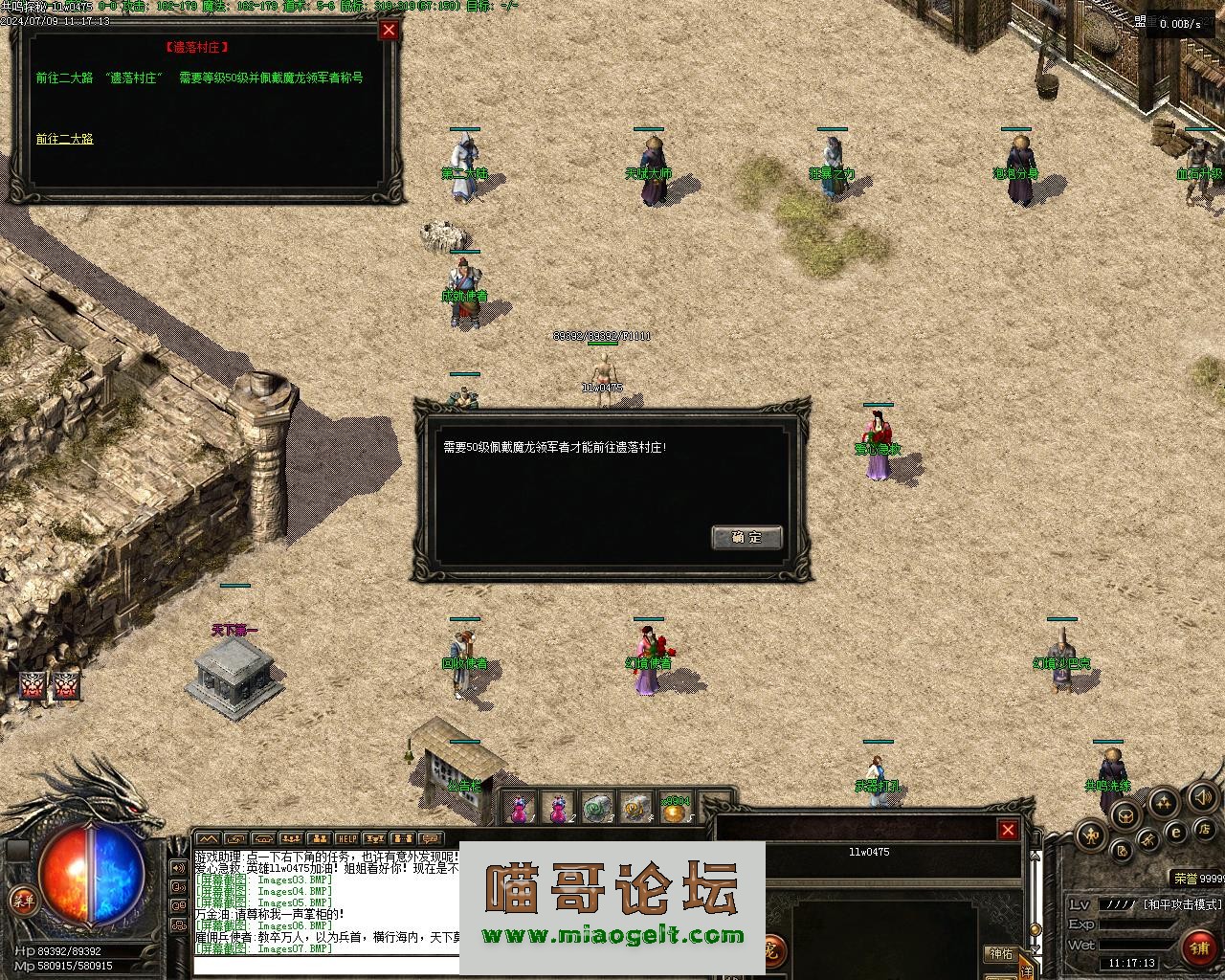Change the 和平攻击模式 attack mode
The image size is (1225, 980).
pos(1183,903)
